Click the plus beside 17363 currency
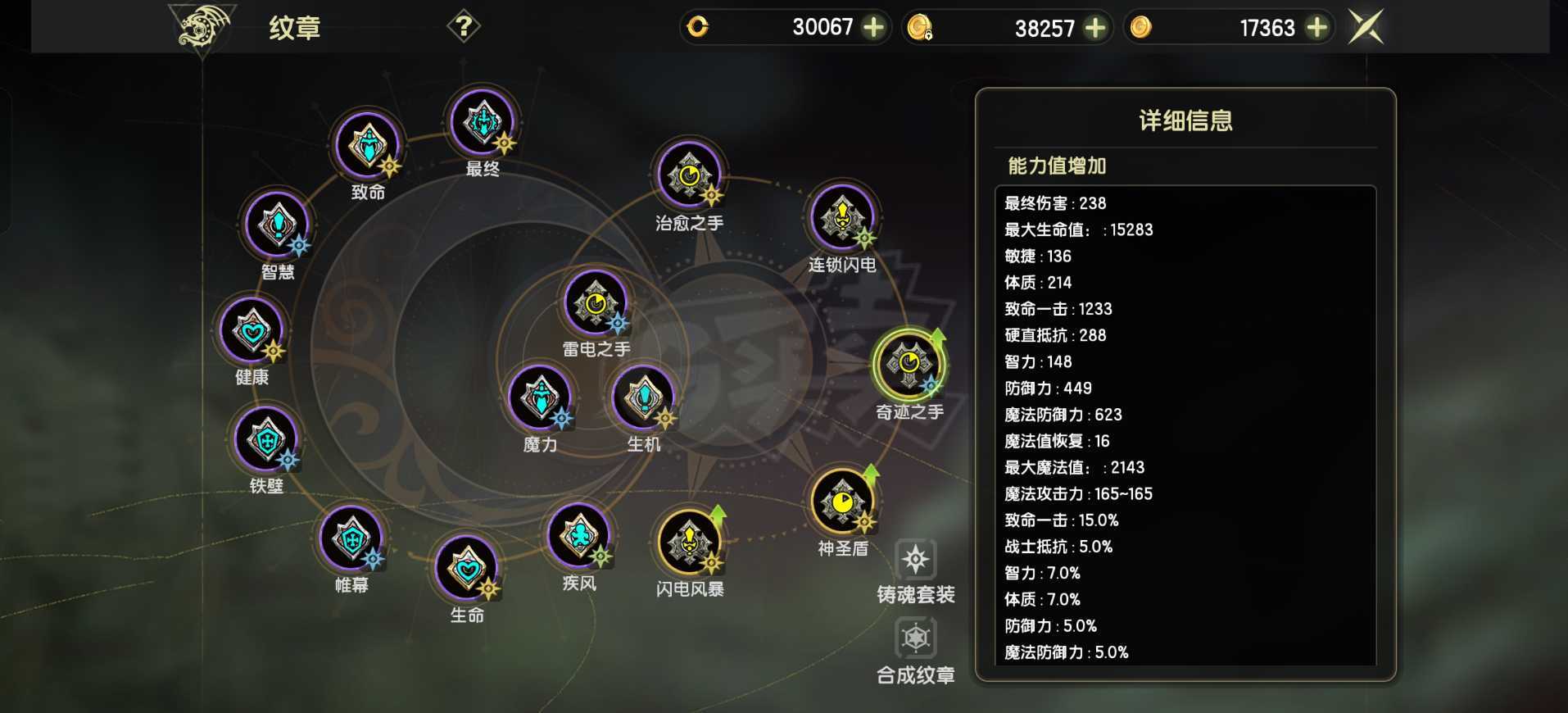1568x713 pixels. 1316,27
